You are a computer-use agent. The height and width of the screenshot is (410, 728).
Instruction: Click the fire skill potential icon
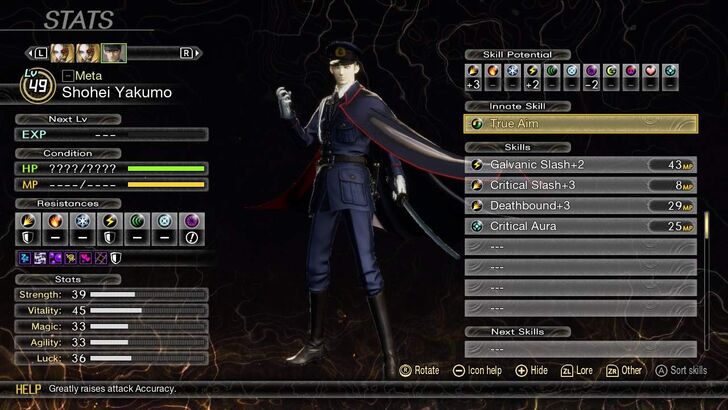493,71
